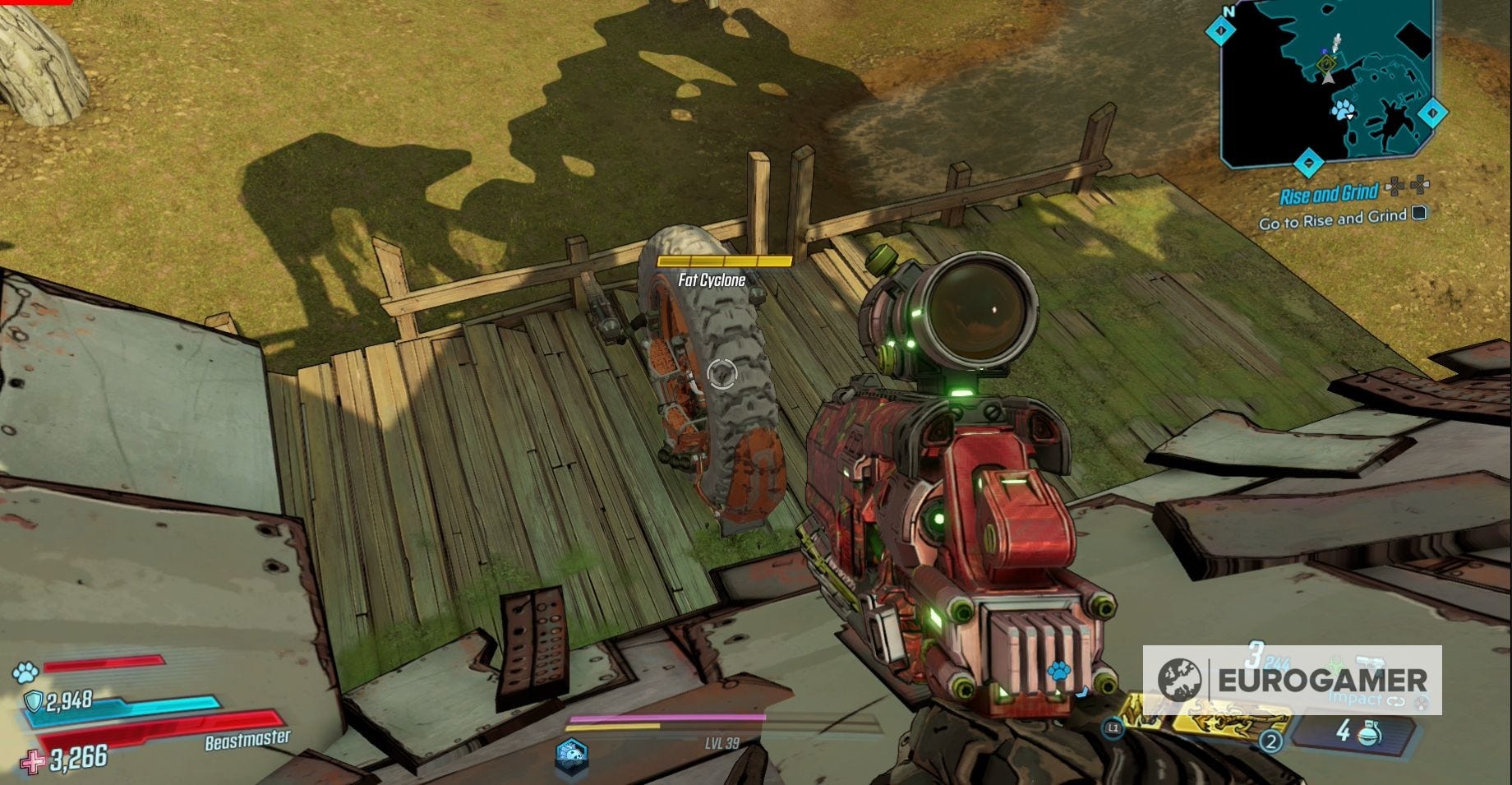Click the paw print marker on the minimap
Screen dimensions: 1512x785
point(1344,110)
